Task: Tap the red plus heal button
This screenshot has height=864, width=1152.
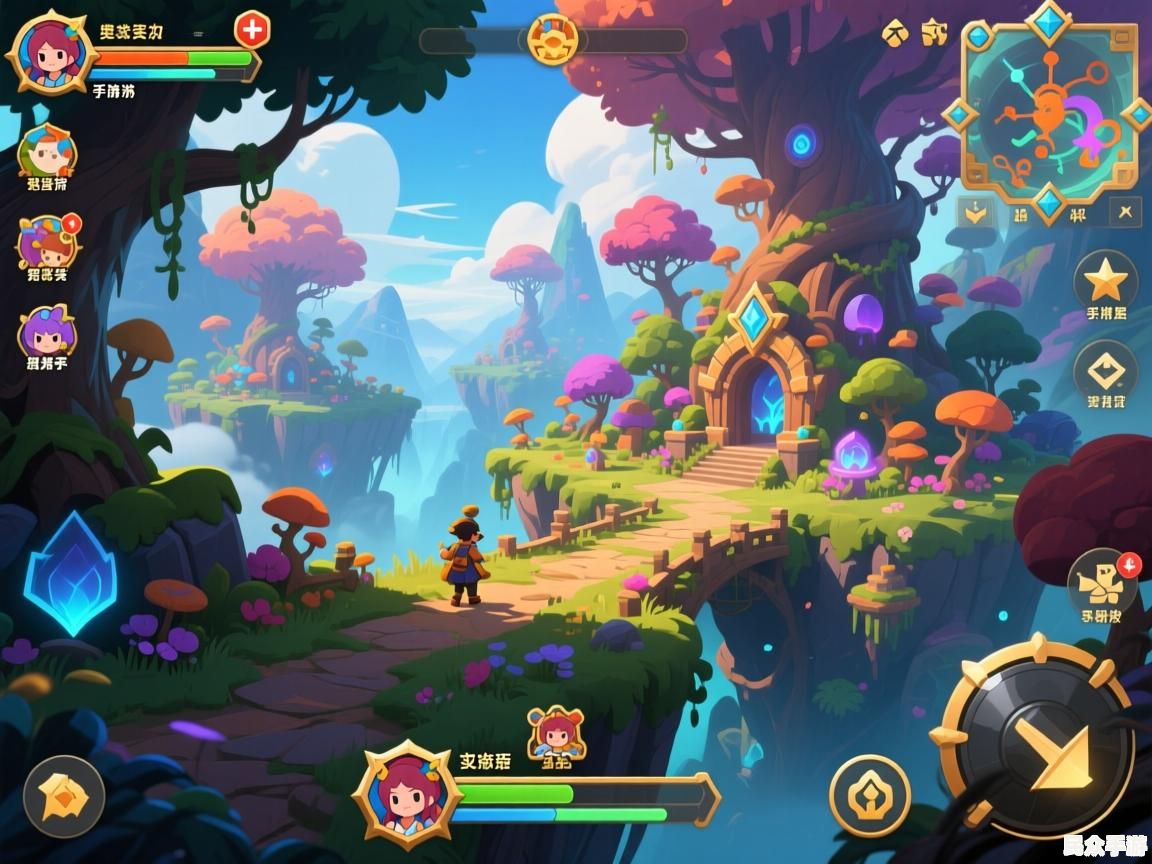Action: 252,30
